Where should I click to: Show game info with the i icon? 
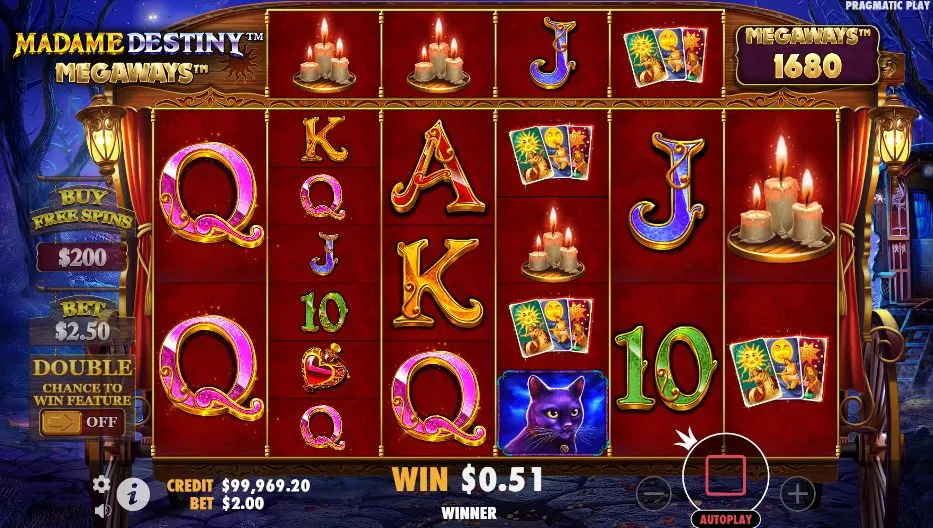(x=133, y=492)
